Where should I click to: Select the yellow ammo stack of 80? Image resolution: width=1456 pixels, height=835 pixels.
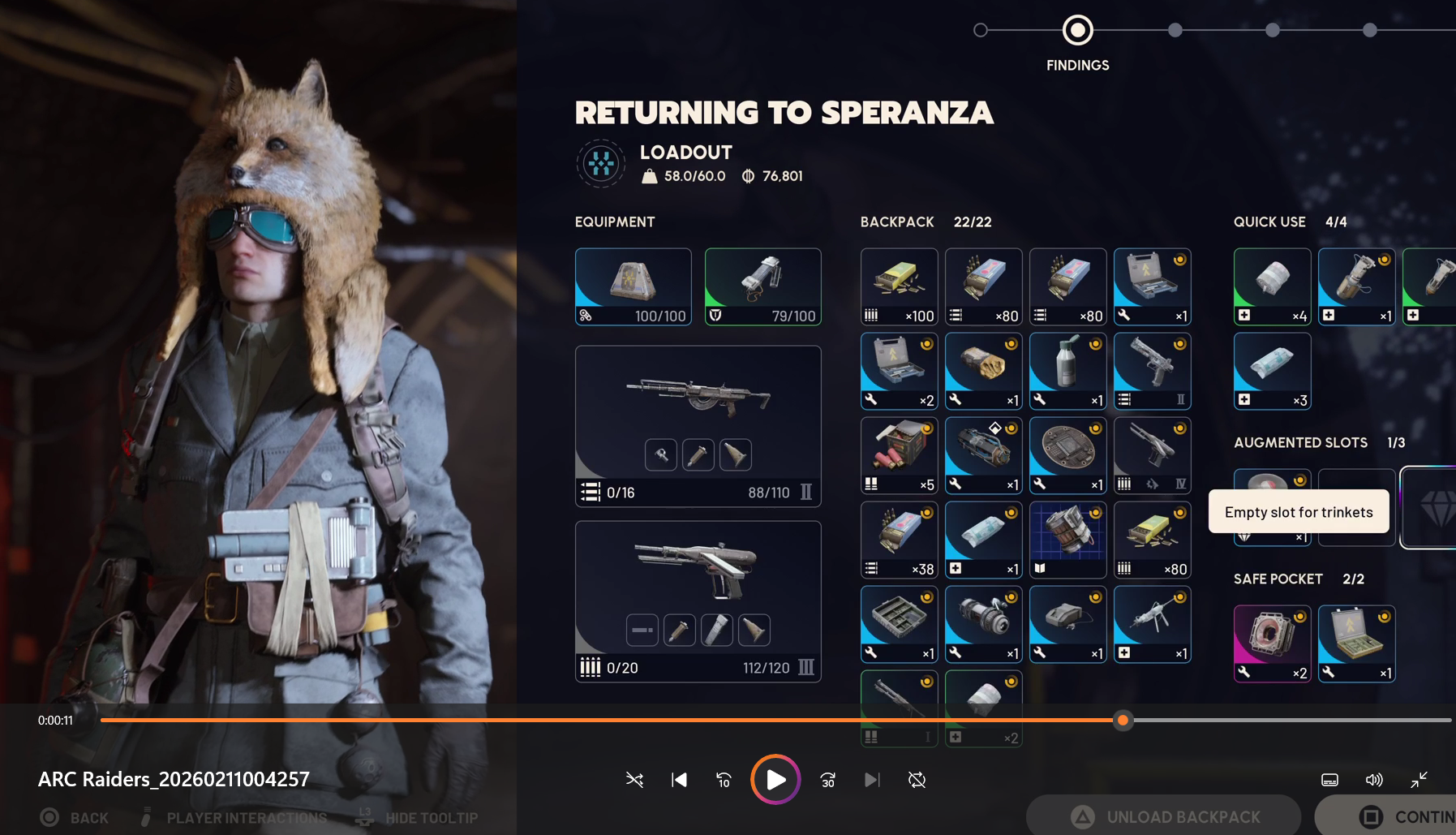pyautogui.click(x=1152, y=540)
